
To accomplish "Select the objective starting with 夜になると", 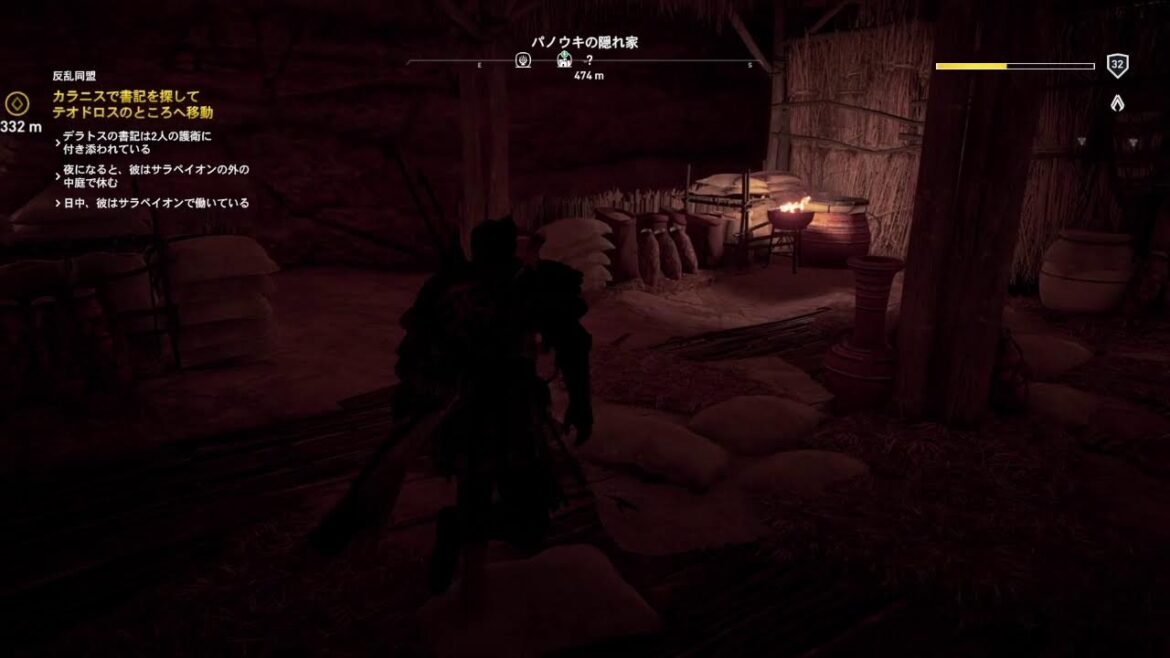I will click(x=155, y=175).
